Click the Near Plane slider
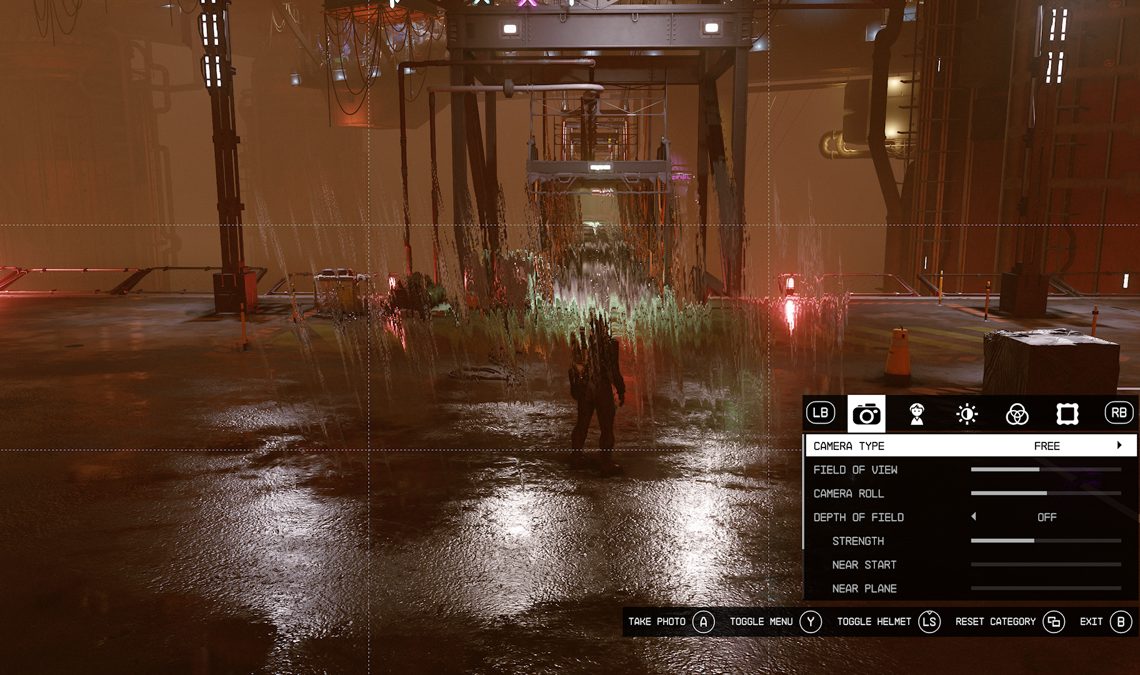Screen dimensions: 1140x675 pos(1045,589)
